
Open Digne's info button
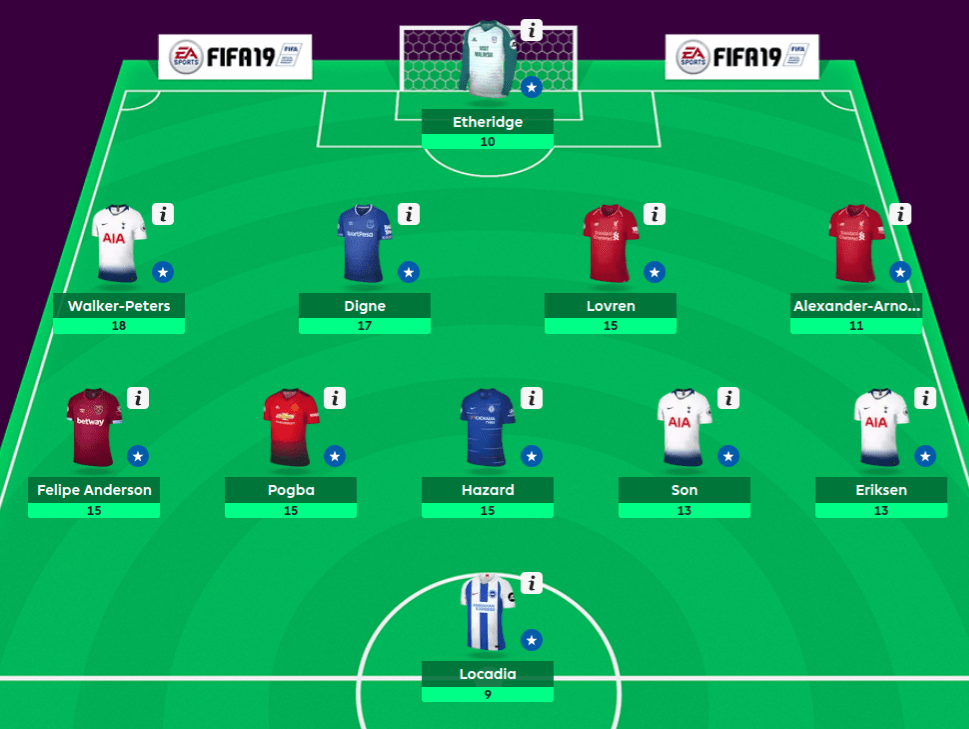[409, 214]
